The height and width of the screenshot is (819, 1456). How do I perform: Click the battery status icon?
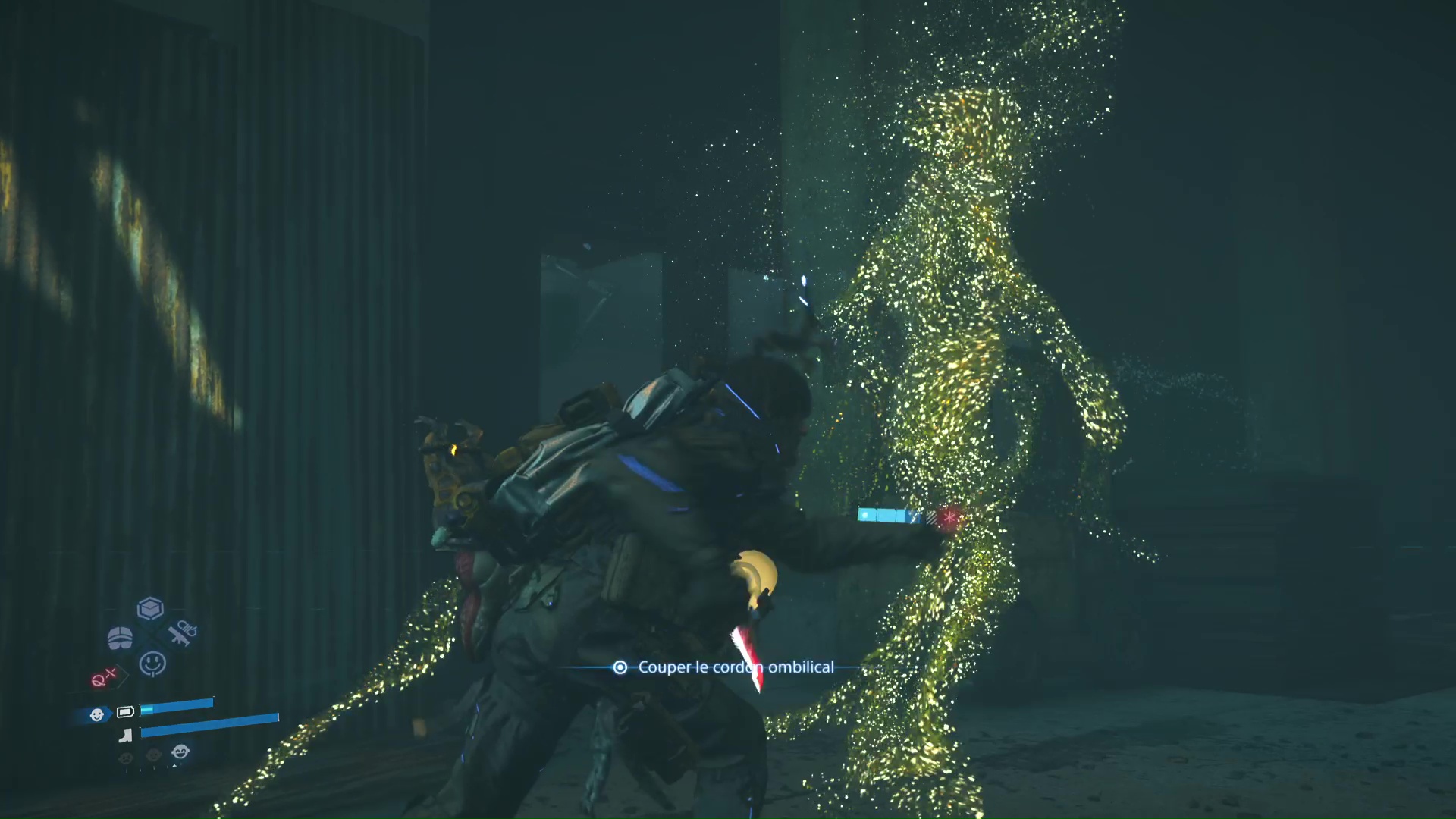pyautogui.click(x=125, y=711)
